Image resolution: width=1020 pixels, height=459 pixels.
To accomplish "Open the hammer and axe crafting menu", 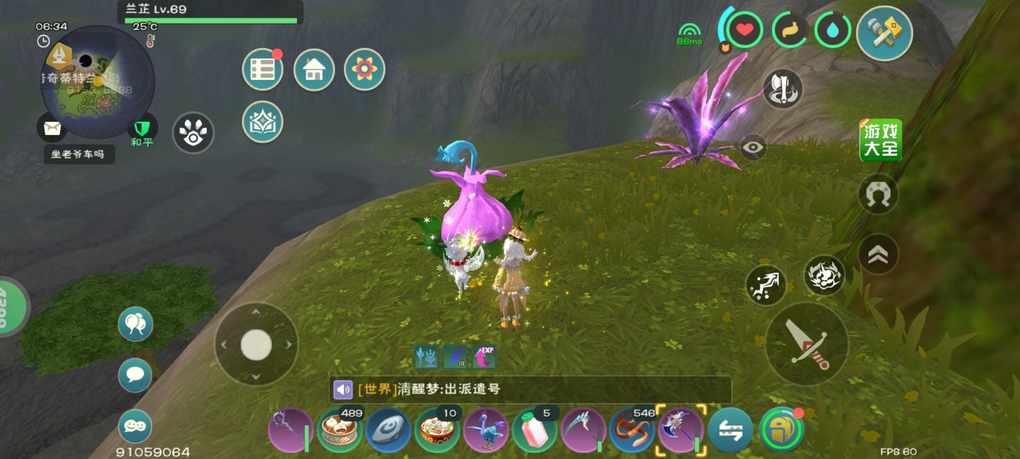I will click(884, 33).
